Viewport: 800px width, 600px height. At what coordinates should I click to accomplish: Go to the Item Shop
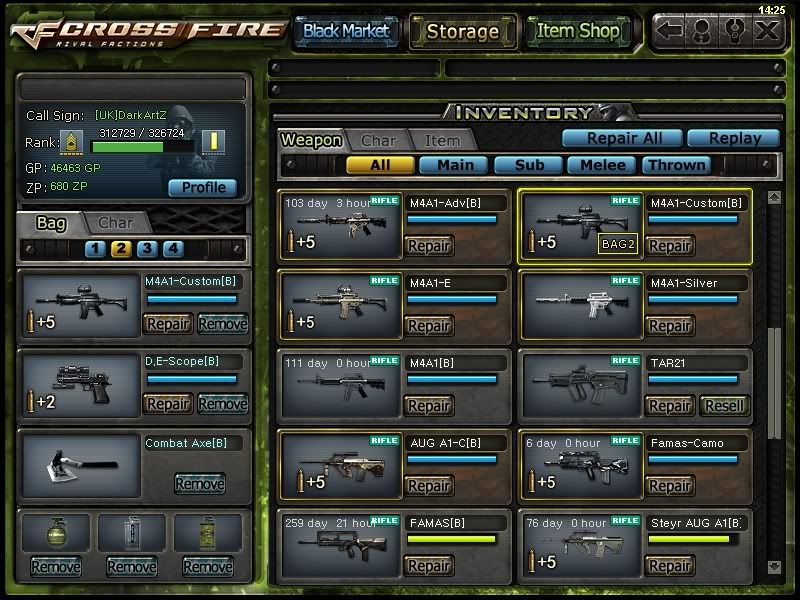[x=578, y=31]
